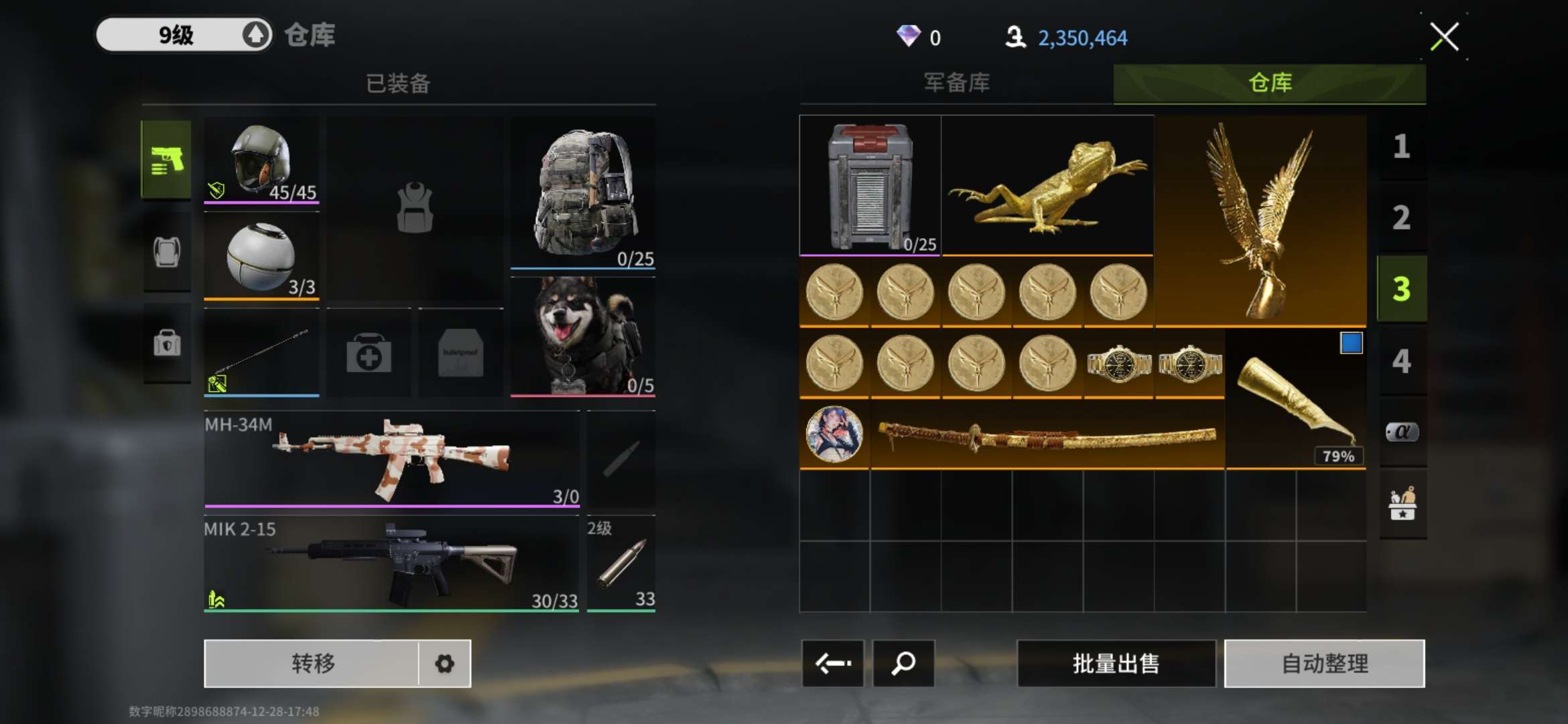Choose the equipped MH-34M rifle
The height and width of the screenshot is (724, 1568).
(391, 459)
